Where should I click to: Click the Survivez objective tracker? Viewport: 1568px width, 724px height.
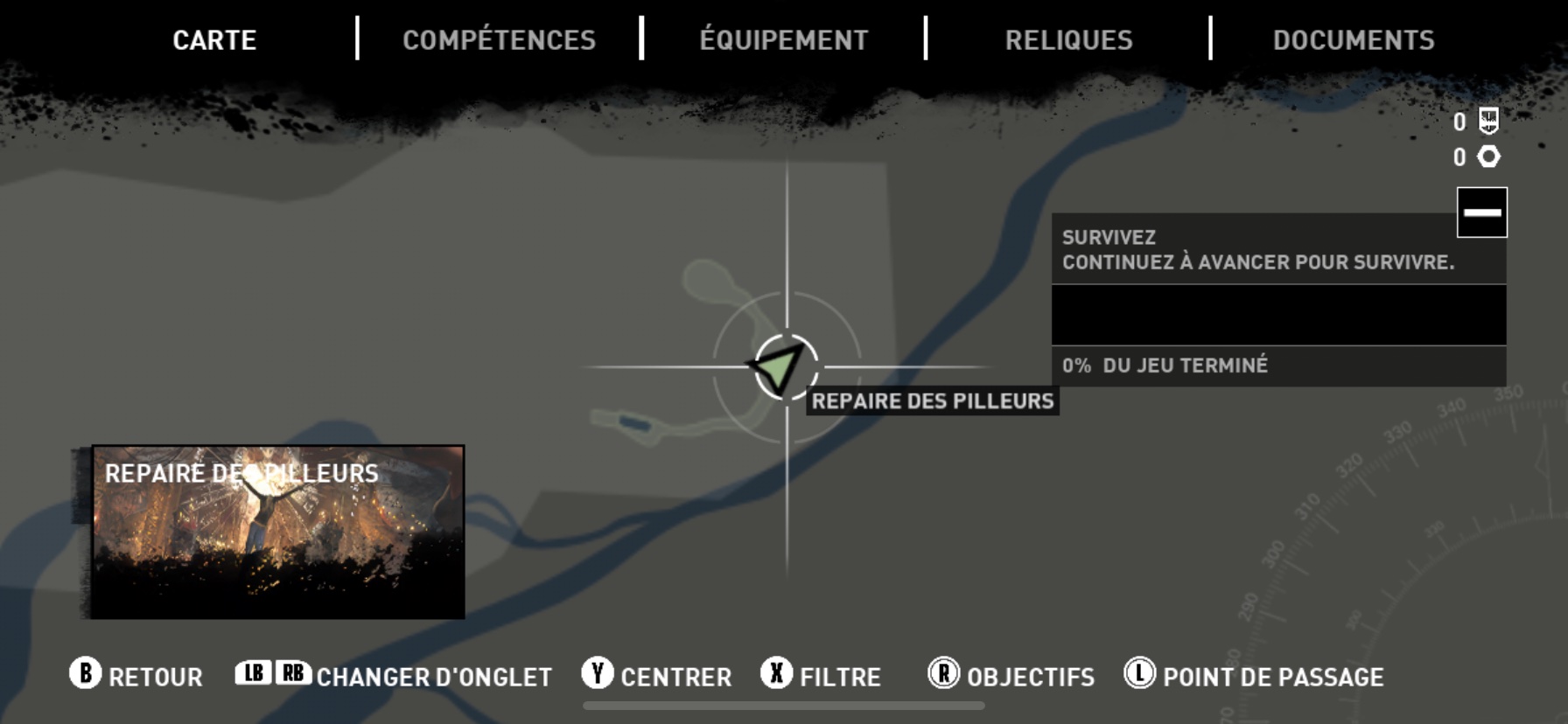(x=1256, y=250)
